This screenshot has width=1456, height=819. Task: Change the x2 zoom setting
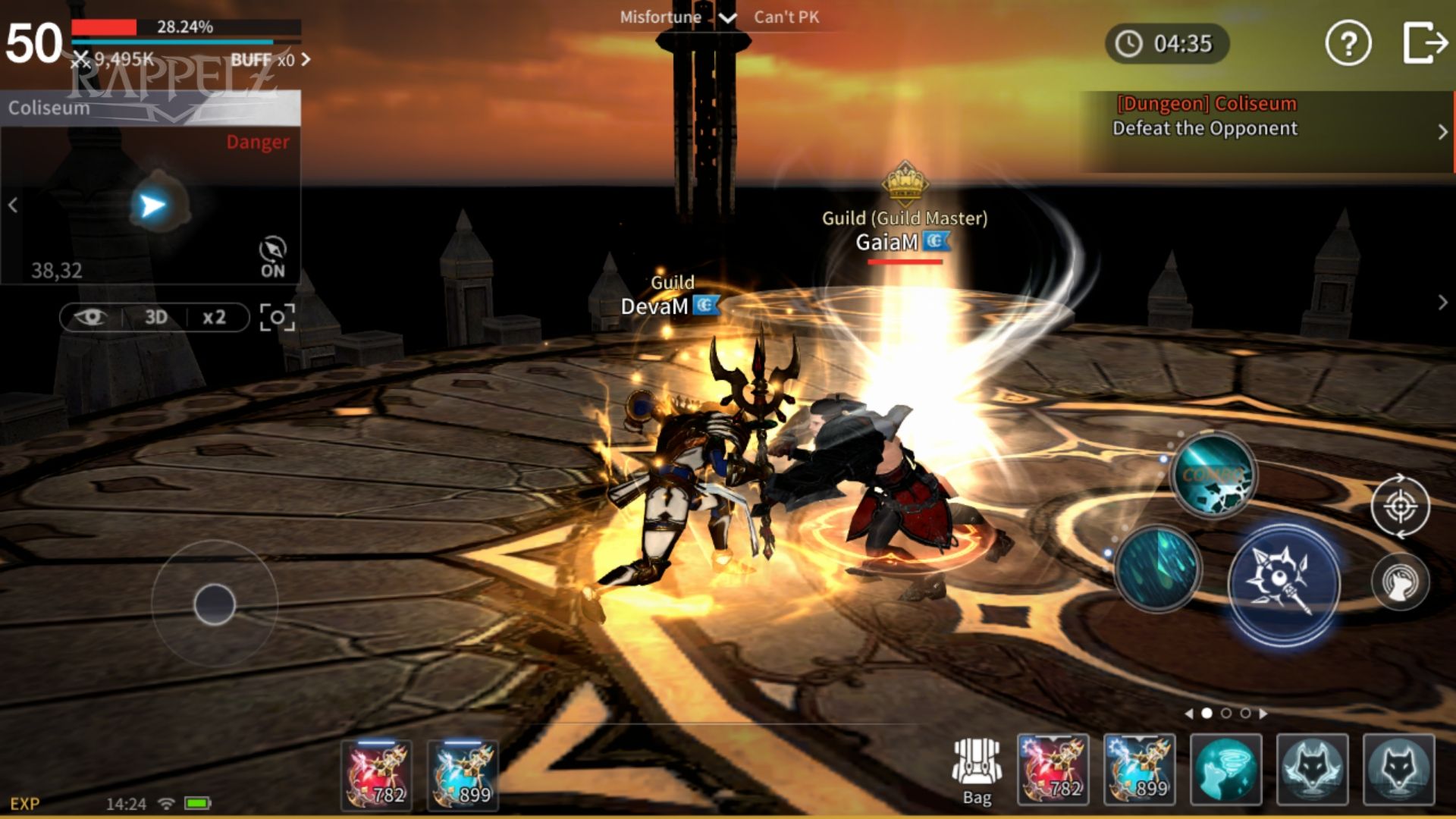coord(214,317)
